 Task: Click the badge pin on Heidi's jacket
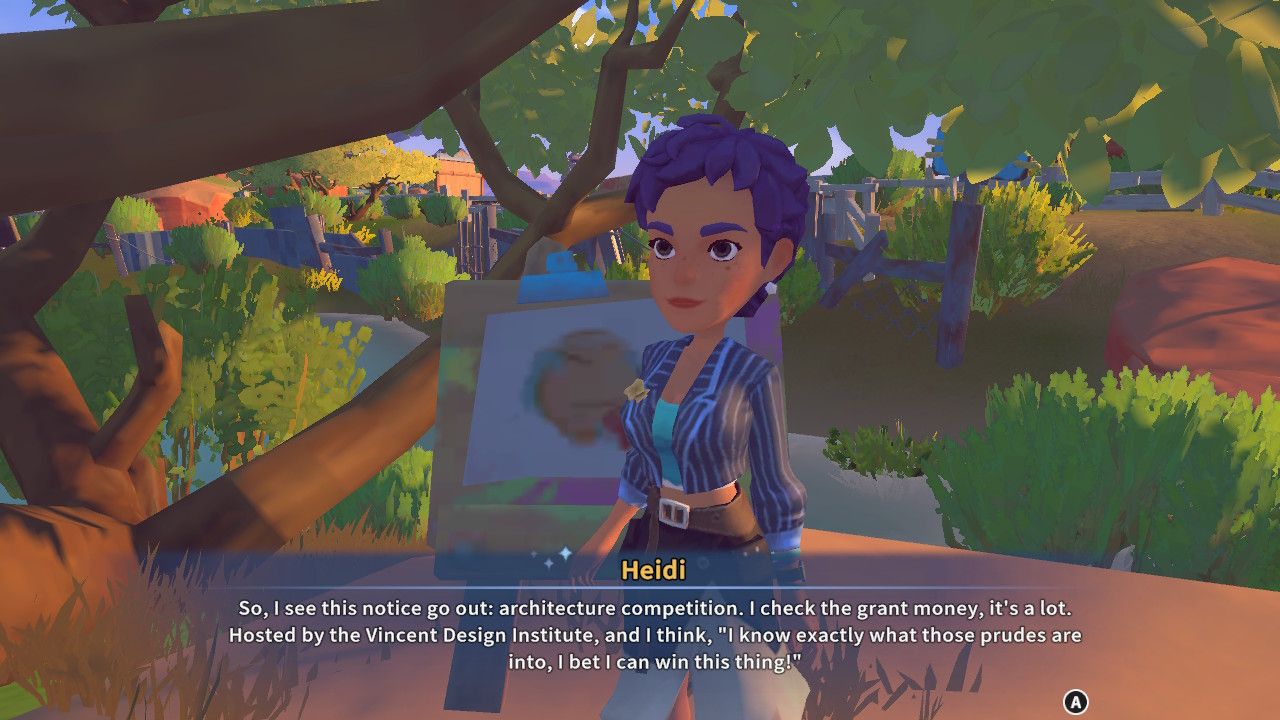(x=635, y=390)
